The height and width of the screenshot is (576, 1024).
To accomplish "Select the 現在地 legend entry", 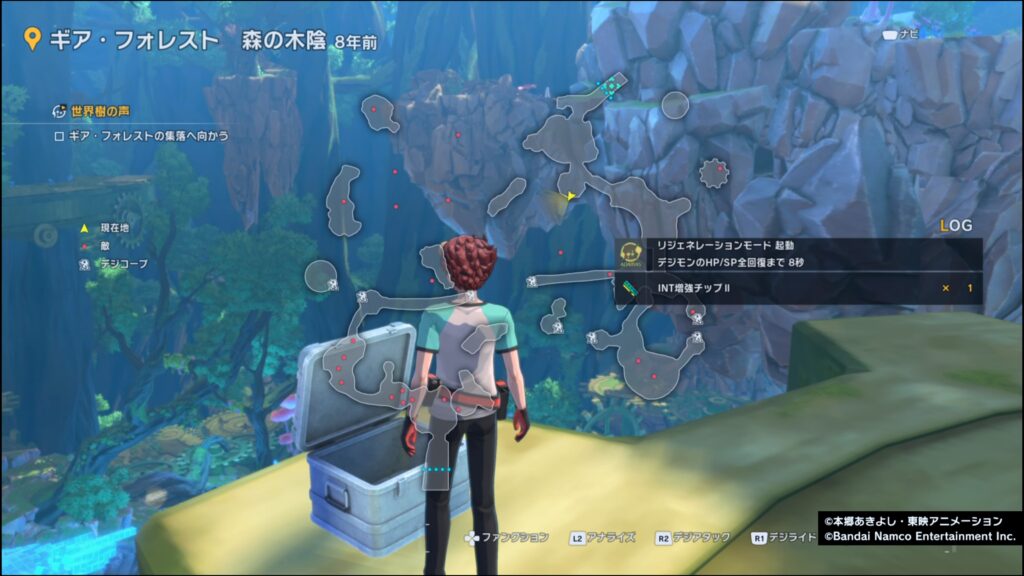I will coord(108,229).
